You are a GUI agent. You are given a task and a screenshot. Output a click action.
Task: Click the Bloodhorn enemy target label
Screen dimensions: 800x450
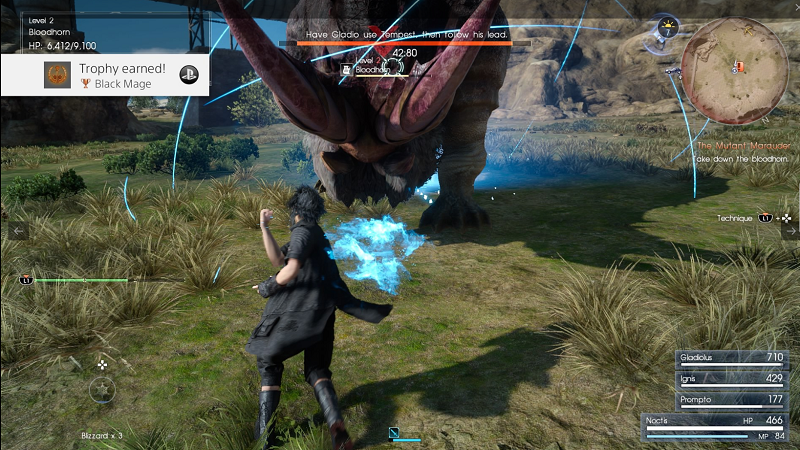370,69
